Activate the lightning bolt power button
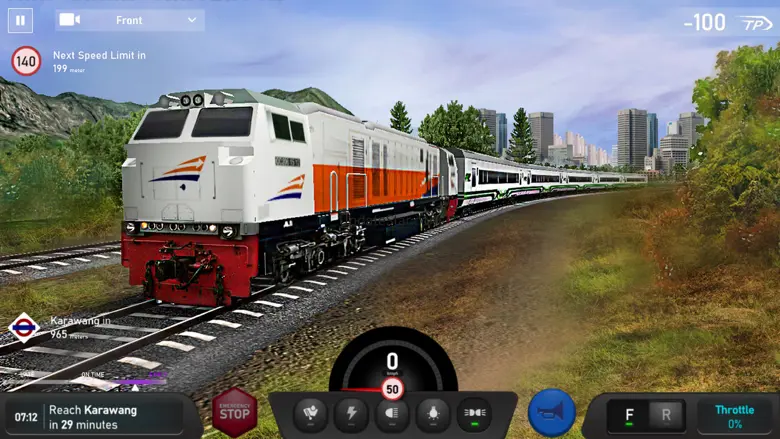The width and height of the screenshot is (780, 439). click(x=351, y=413)
